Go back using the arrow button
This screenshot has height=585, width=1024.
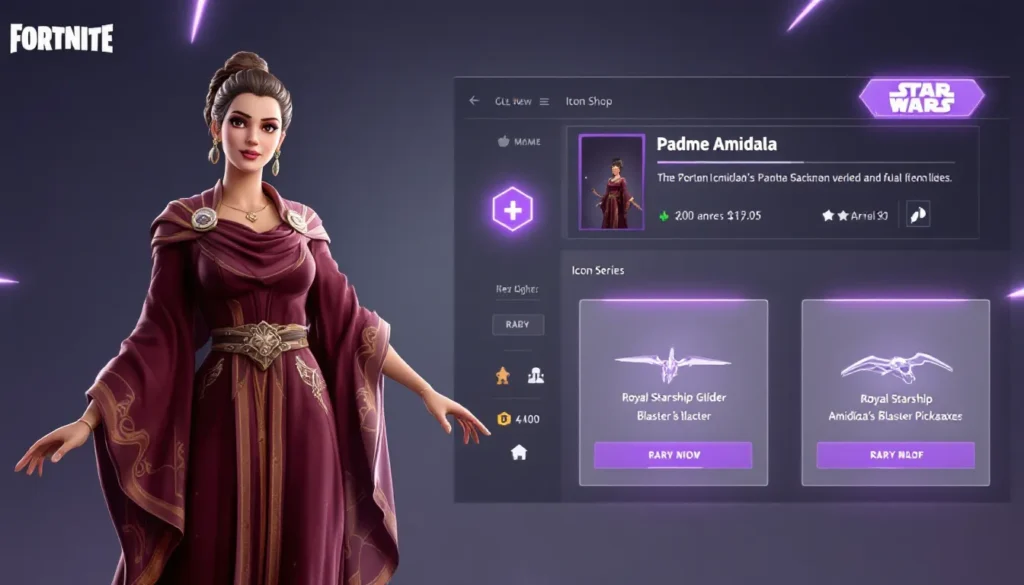[474, 101]
